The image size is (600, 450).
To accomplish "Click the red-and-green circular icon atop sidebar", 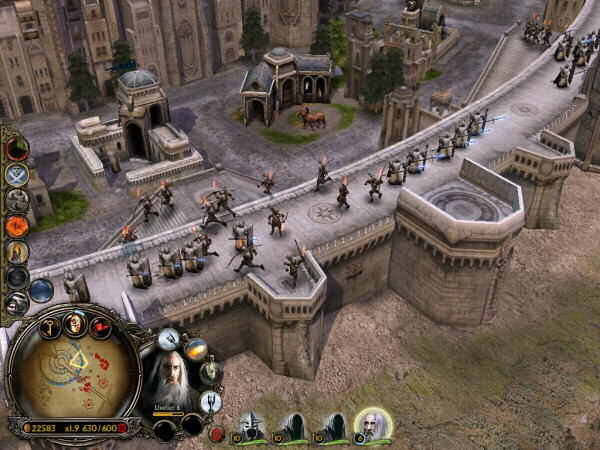I will click(17, 148).
